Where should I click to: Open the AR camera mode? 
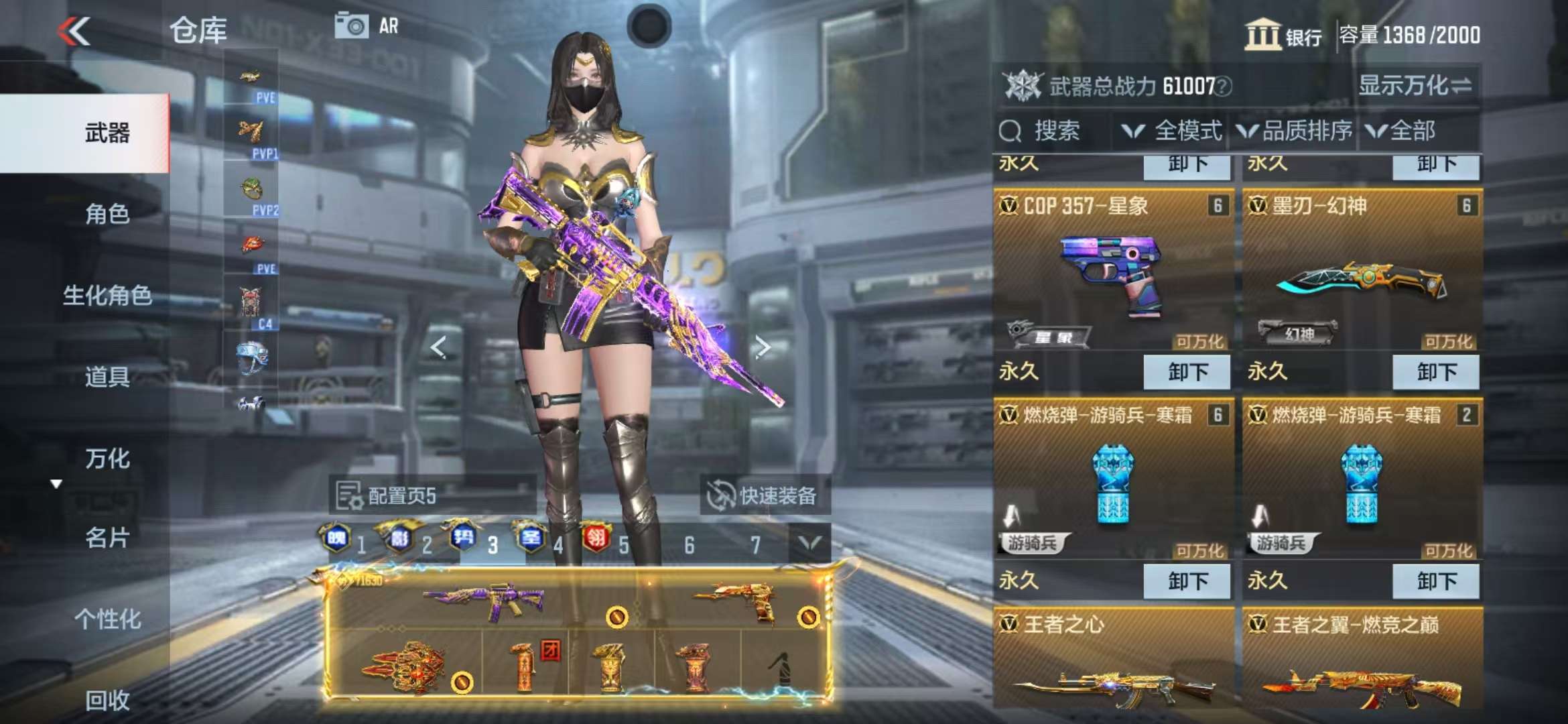(x=367, y=27)
